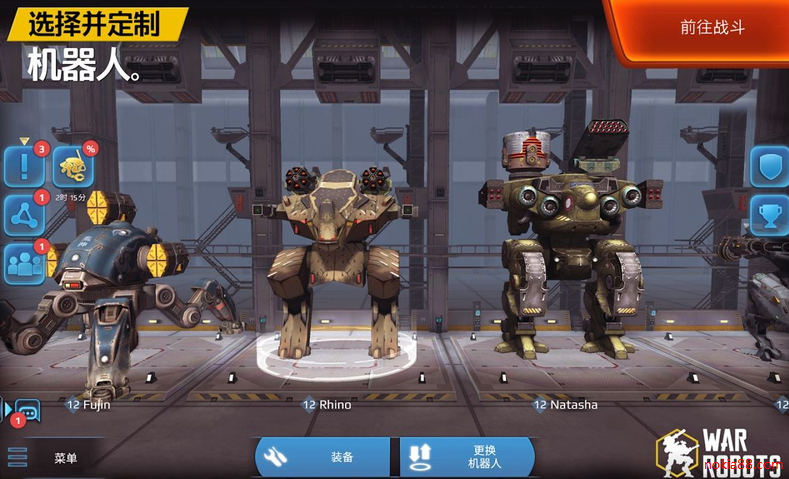Choose 更换机器人 to swap robots
The width and height of the screenshot is (789, 479).
pos(467,457)
